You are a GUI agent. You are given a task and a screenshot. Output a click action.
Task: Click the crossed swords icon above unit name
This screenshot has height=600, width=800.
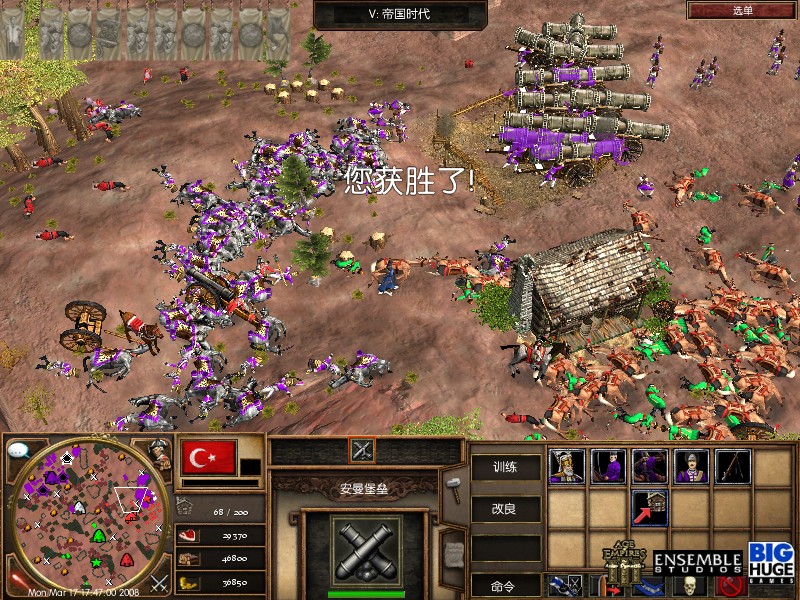pyautogui.click(x=361, y=450)
